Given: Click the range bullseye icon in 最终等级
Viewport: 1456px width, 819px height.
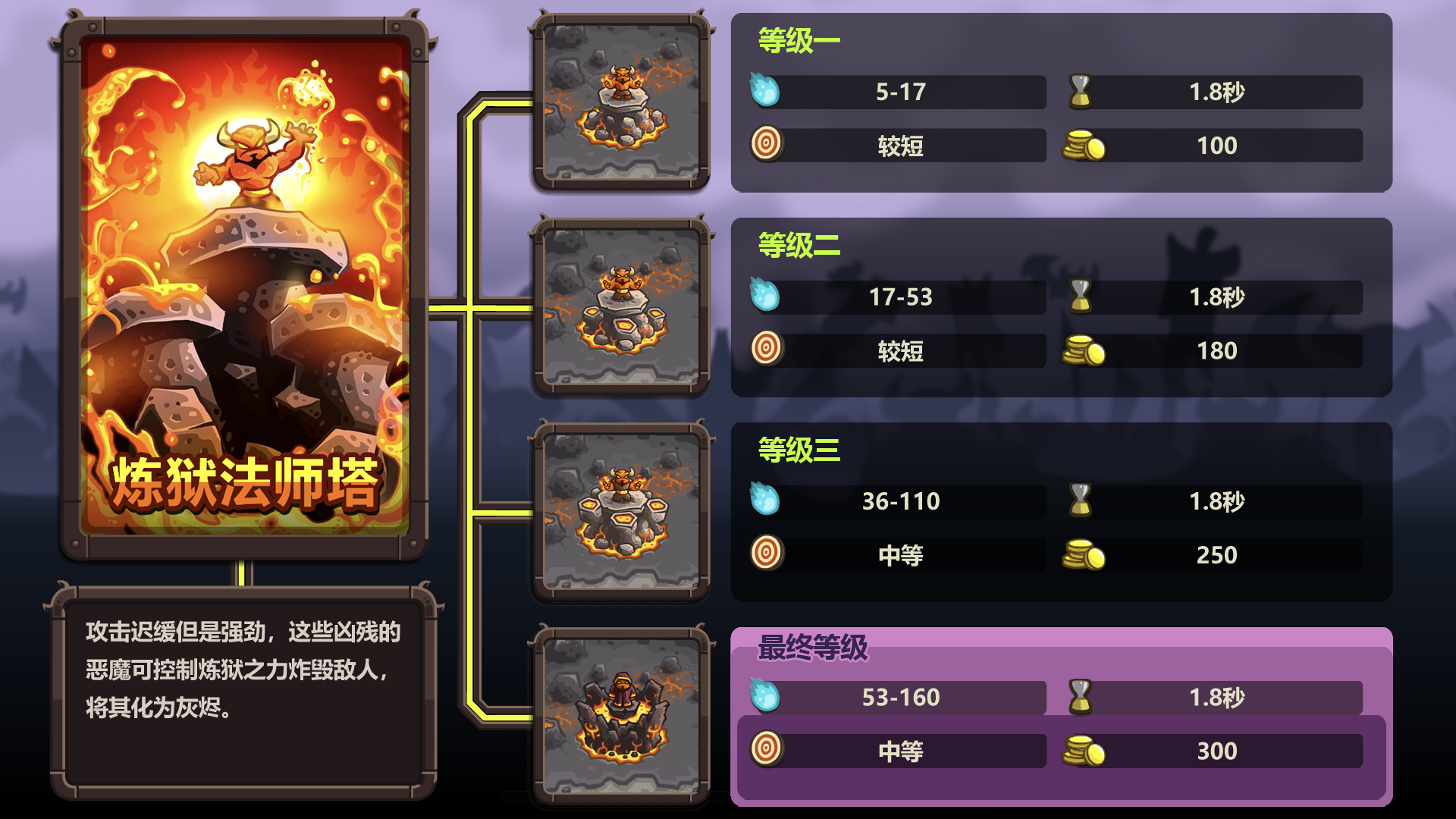Looking at the screenshot, I should click(767, 751).
